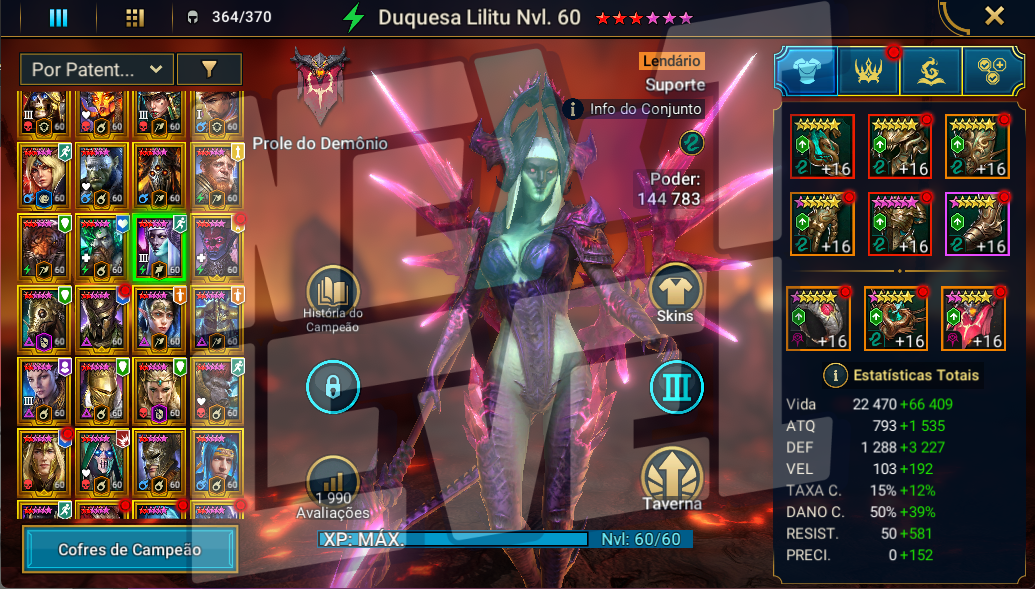Open História do Campeão book button
The height and width of the screenshot is (589, 1035).
(x=332, y=294)
